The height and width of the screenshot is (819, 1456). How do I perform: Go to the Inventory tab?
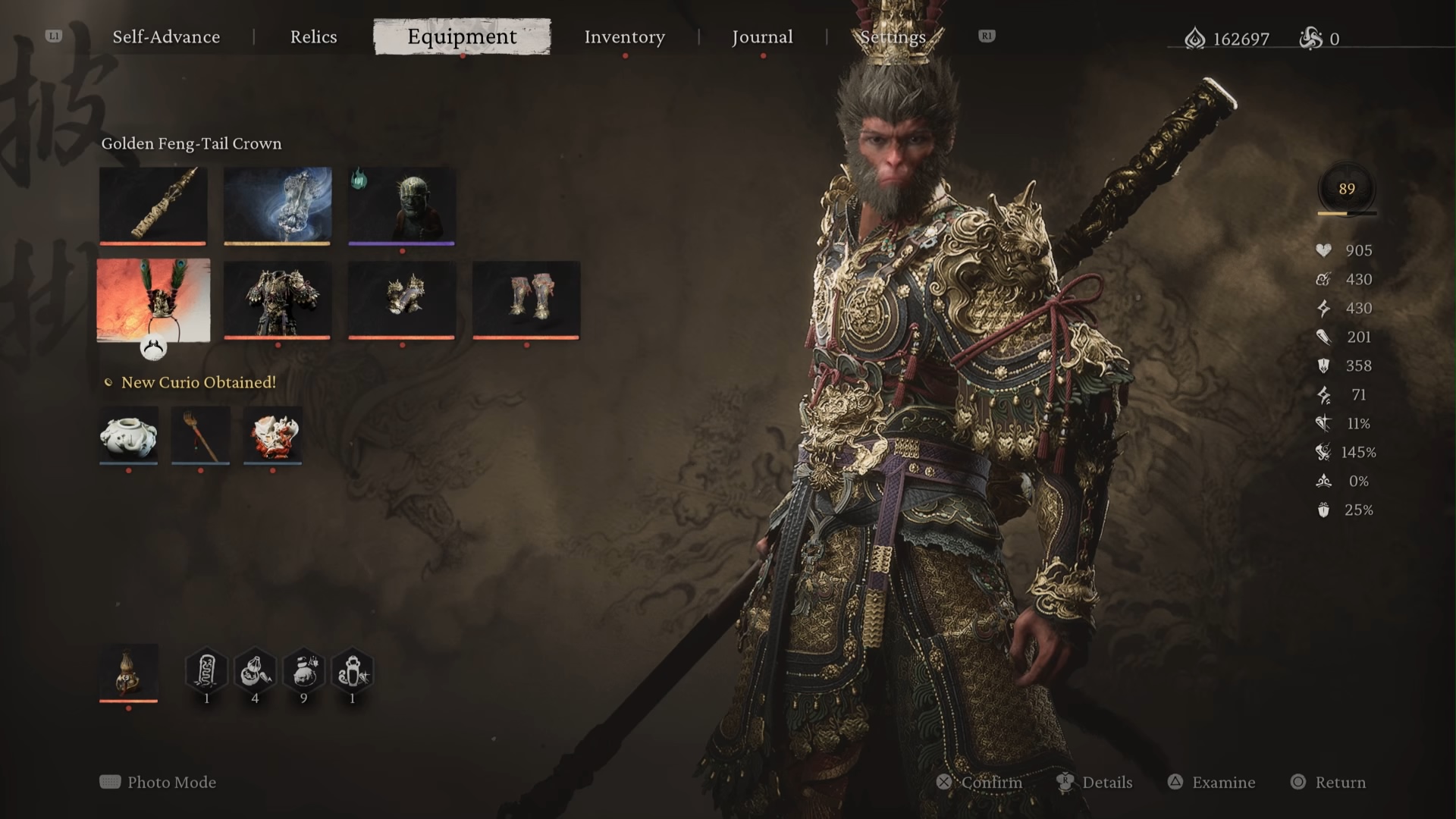(x=624, y=37)
